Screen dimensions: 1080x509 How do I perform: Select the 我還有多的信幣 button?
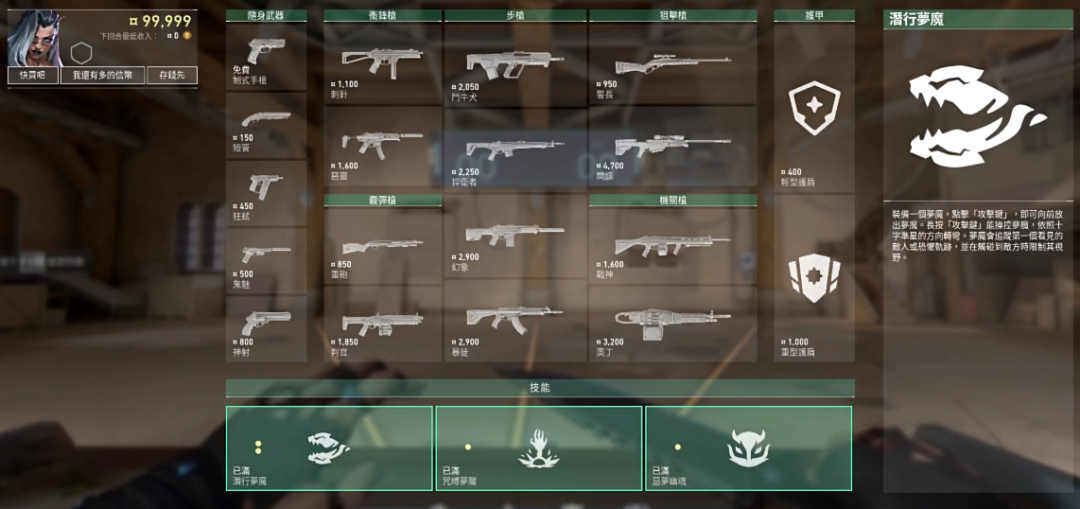(102, 75)
